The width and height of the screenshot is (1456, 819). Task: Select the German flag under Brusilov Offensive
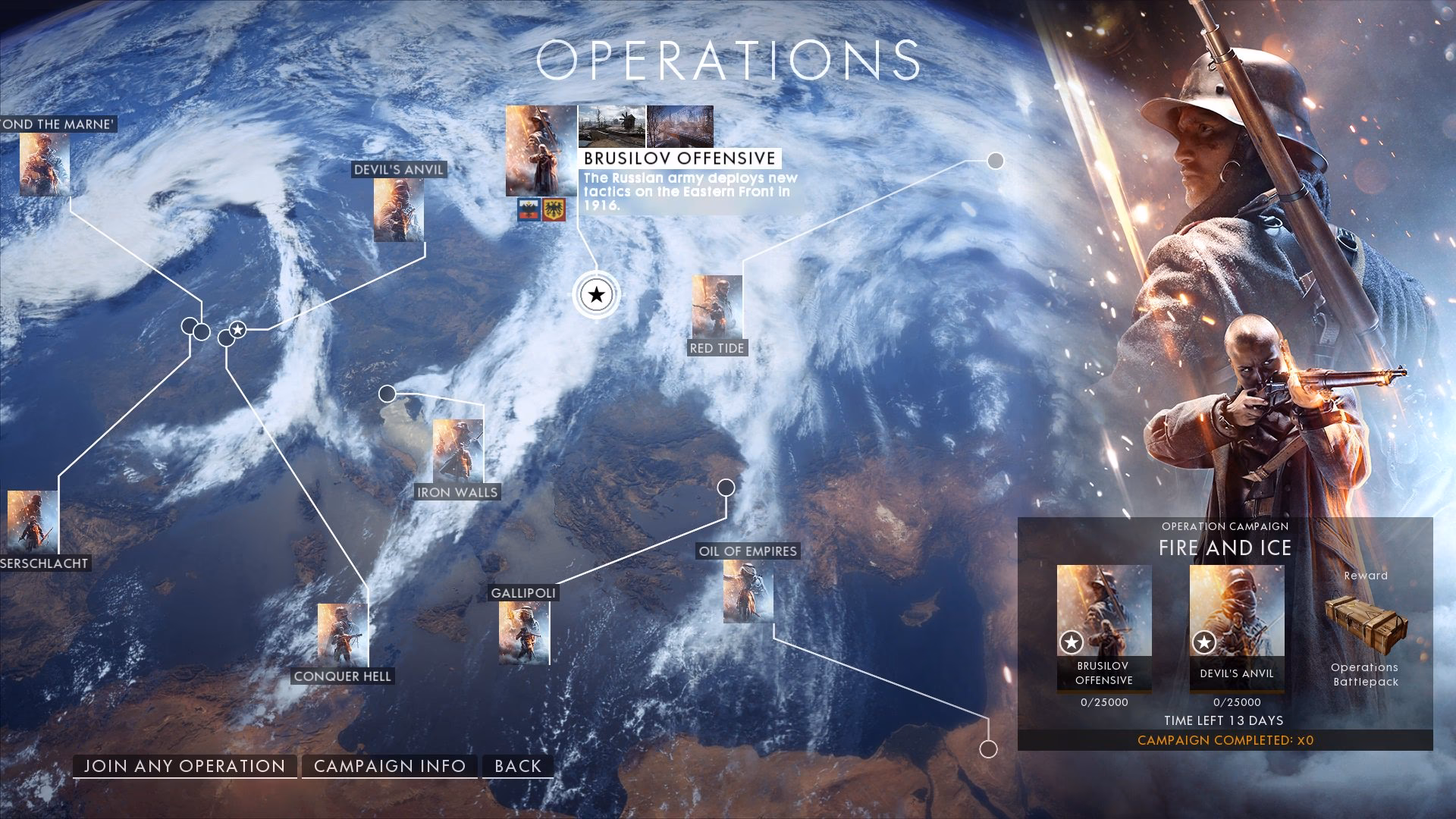point(554,210)
